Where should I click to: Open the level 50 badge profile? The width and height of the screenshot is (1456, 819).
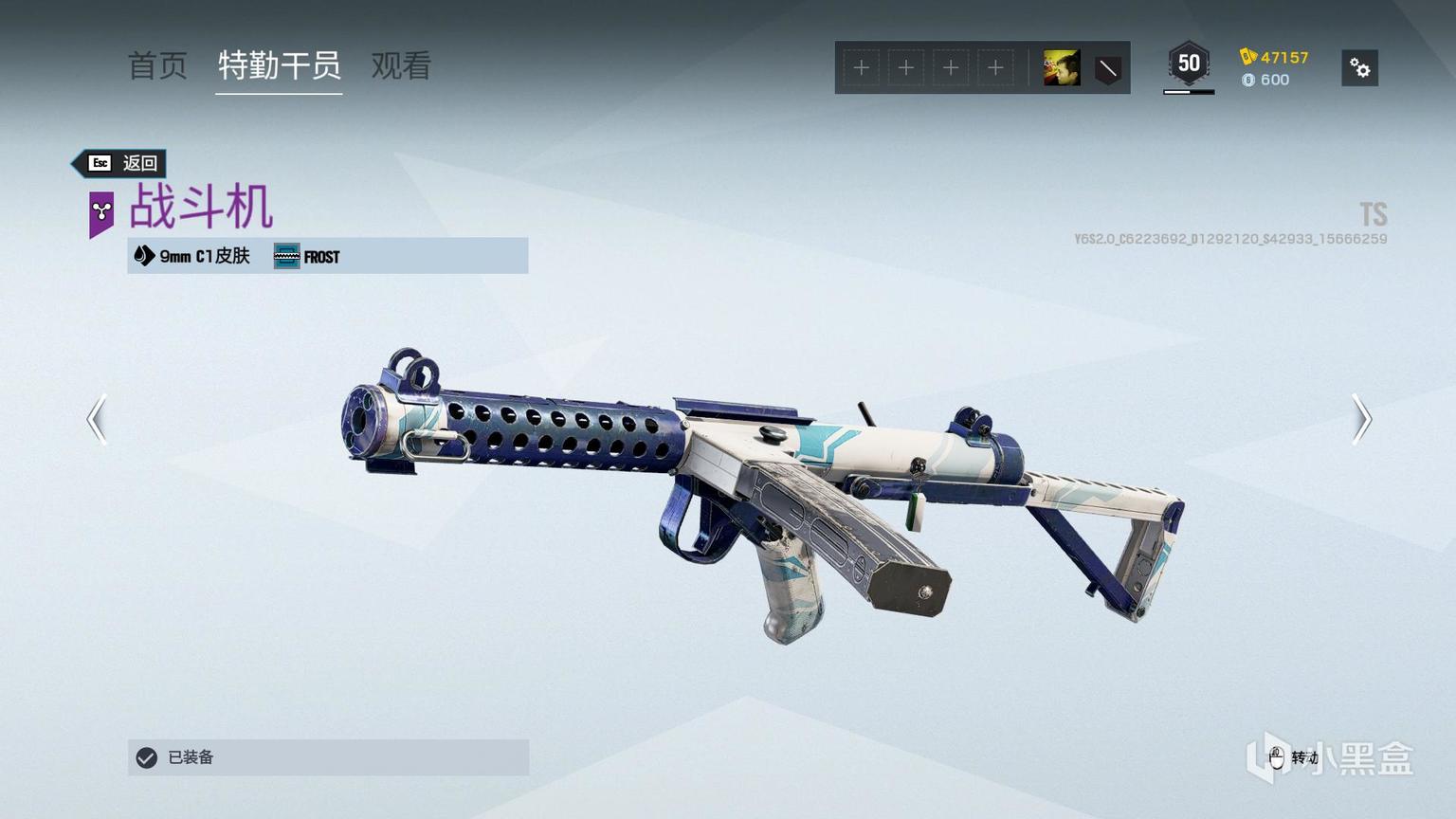pyautogui.click(x=1189, y=64)
